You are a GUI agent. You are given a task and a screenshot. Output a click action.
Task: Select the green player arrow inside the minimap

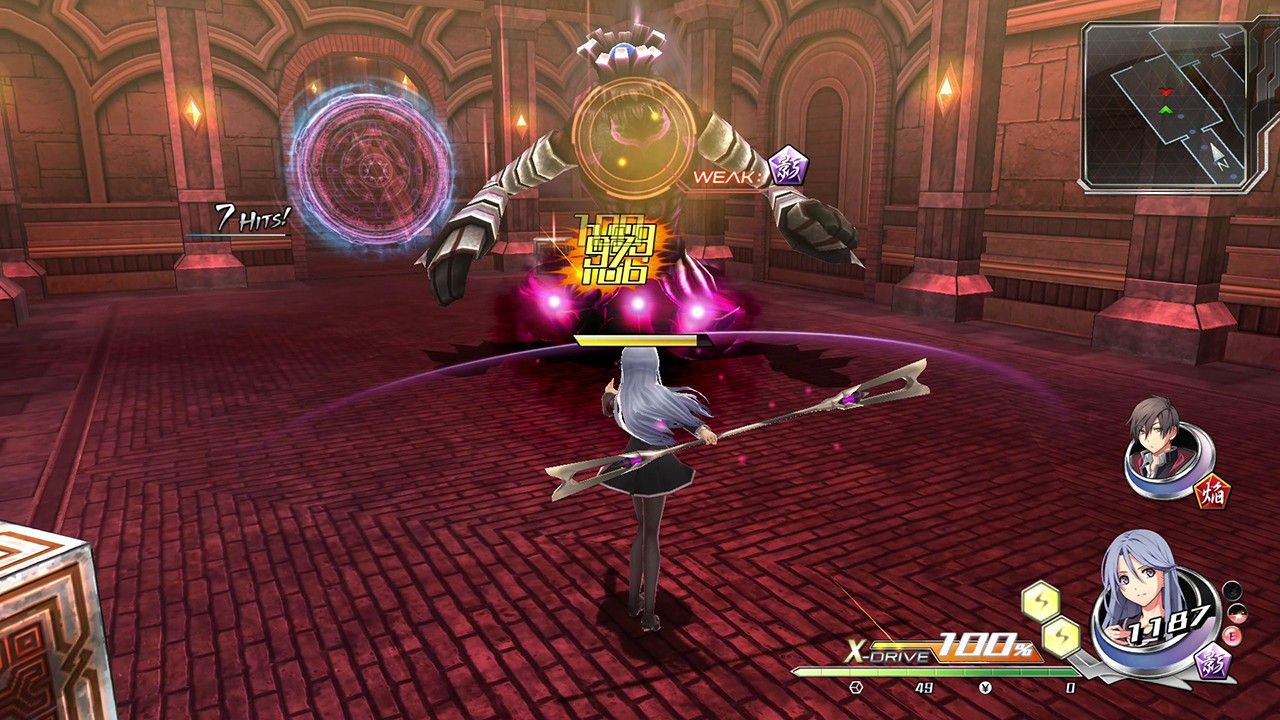pos(1166,110)
